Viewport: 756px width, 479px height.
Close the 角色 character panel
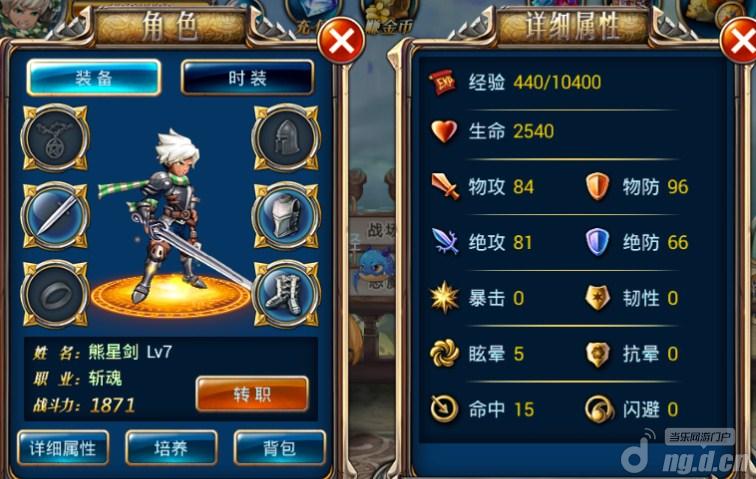click(340, 42)
